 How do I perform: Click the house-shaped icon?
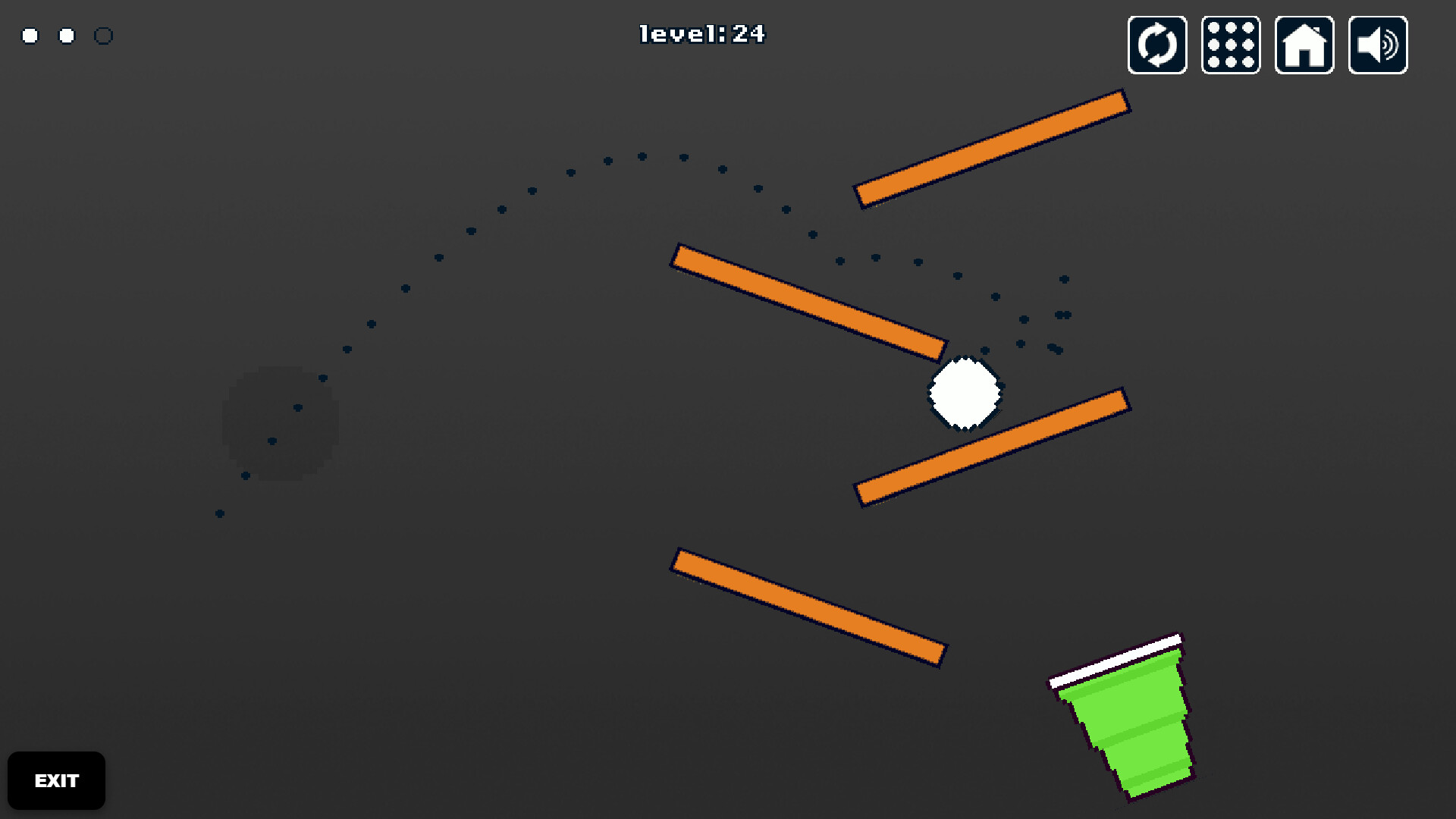pyautogui.click(x=1304, y=44)
